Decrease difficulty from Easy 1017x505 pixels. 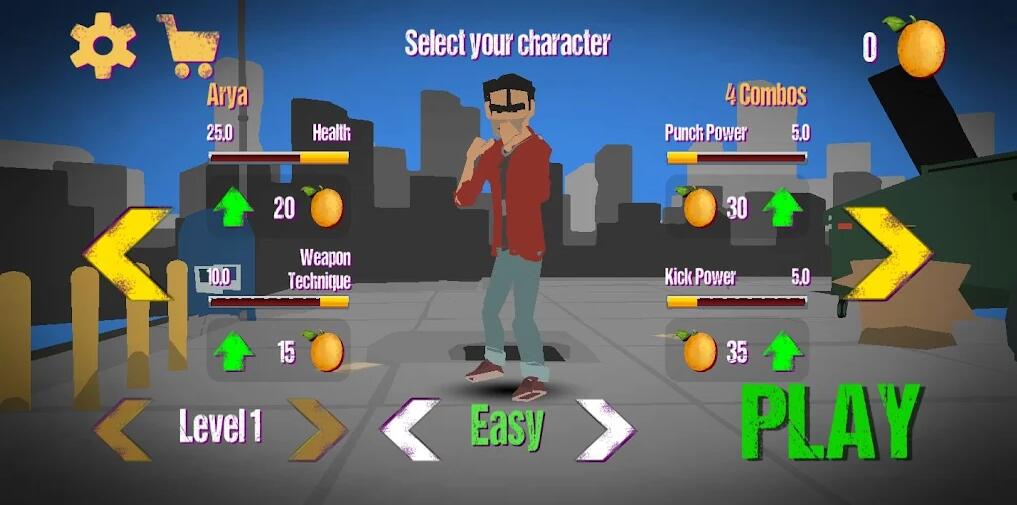click(410, 430)
